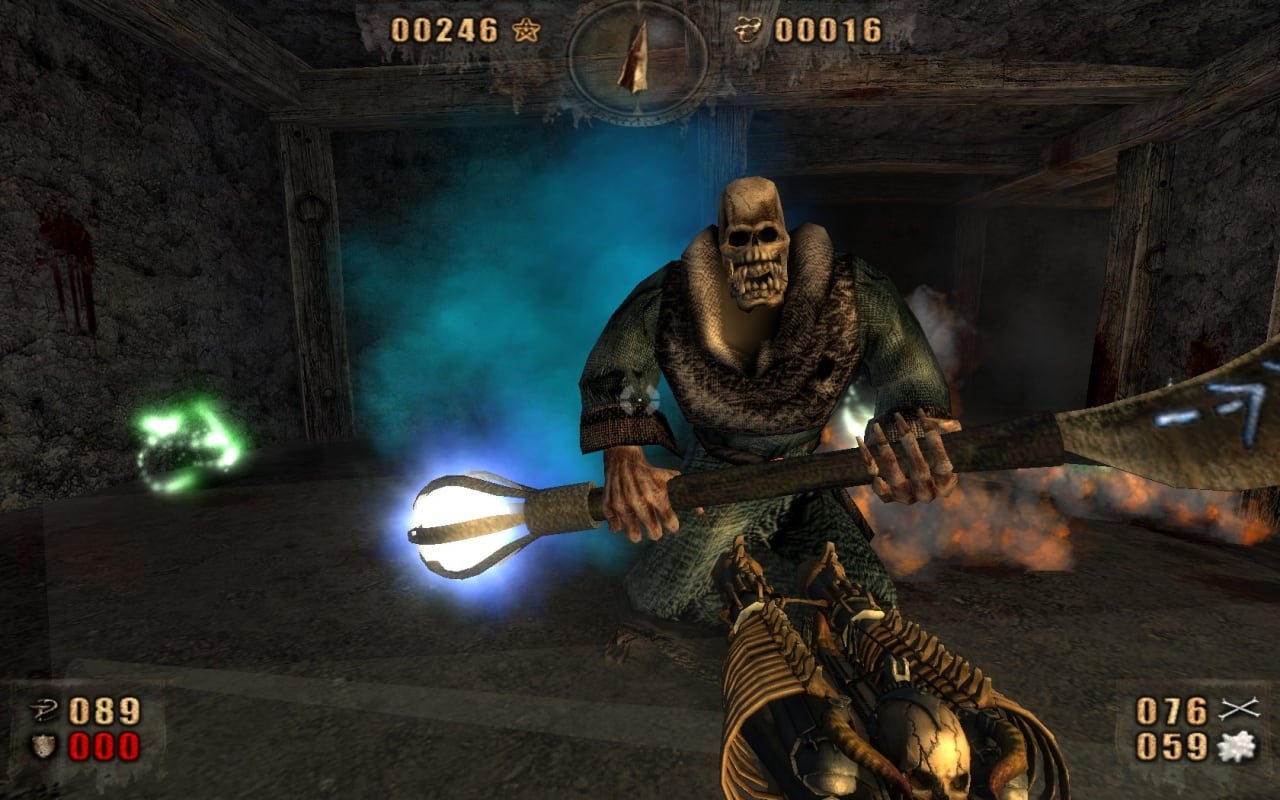Viewport: 1280px width, 800px height.
Task: Click the bone ammo counter showing 076
Action: click(x=1173, y=712)
